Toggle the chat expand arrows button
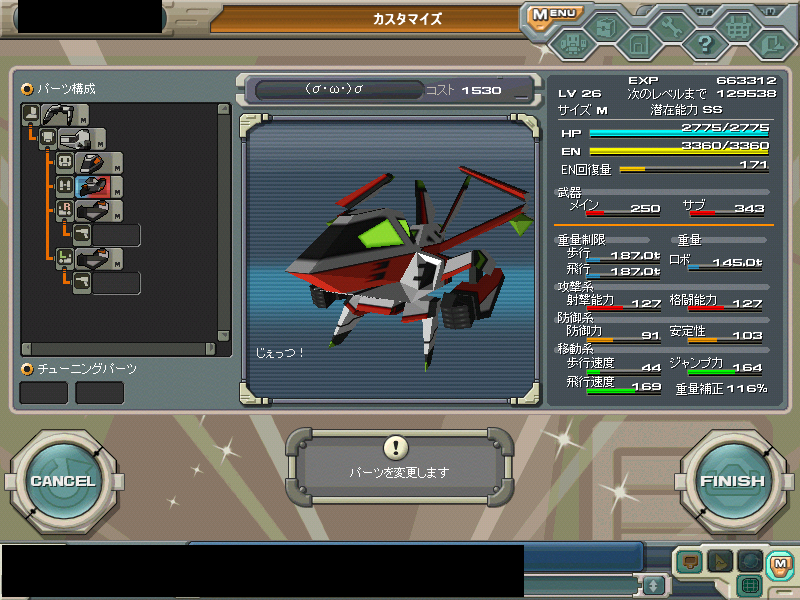 (653, 584)
